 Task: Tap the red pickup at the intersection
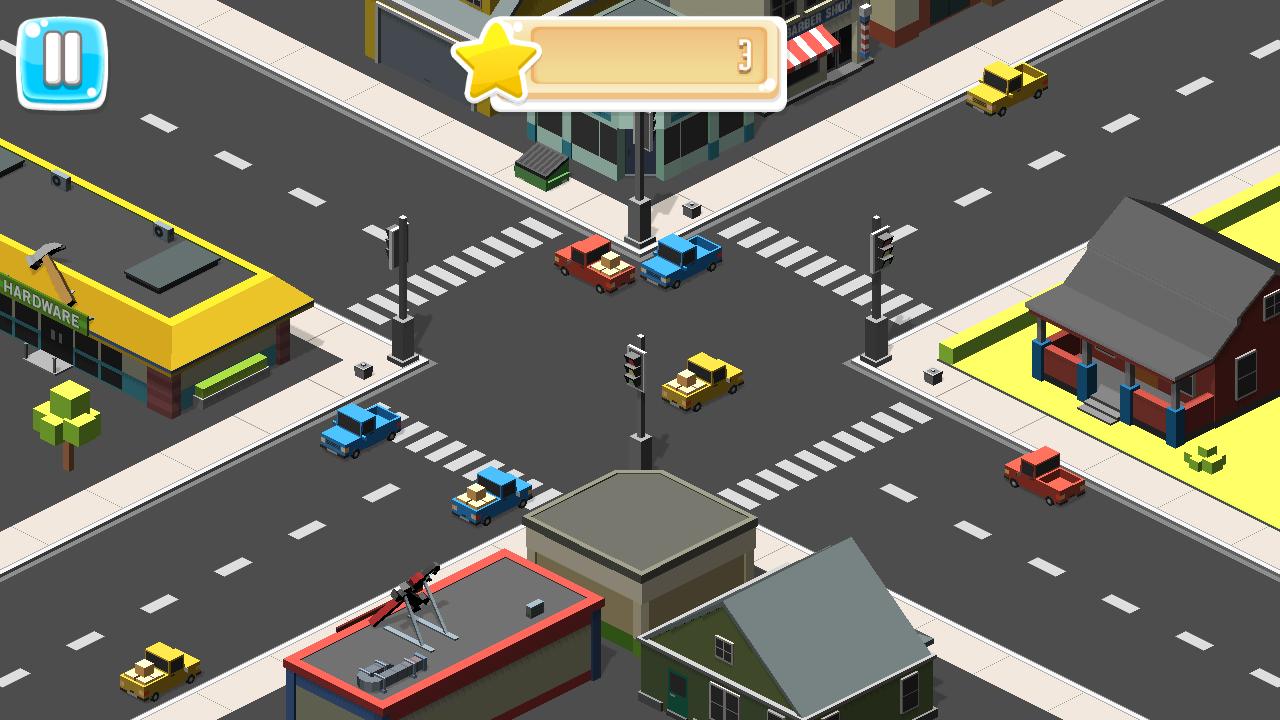pyautogui.click(x=593, y=265)
